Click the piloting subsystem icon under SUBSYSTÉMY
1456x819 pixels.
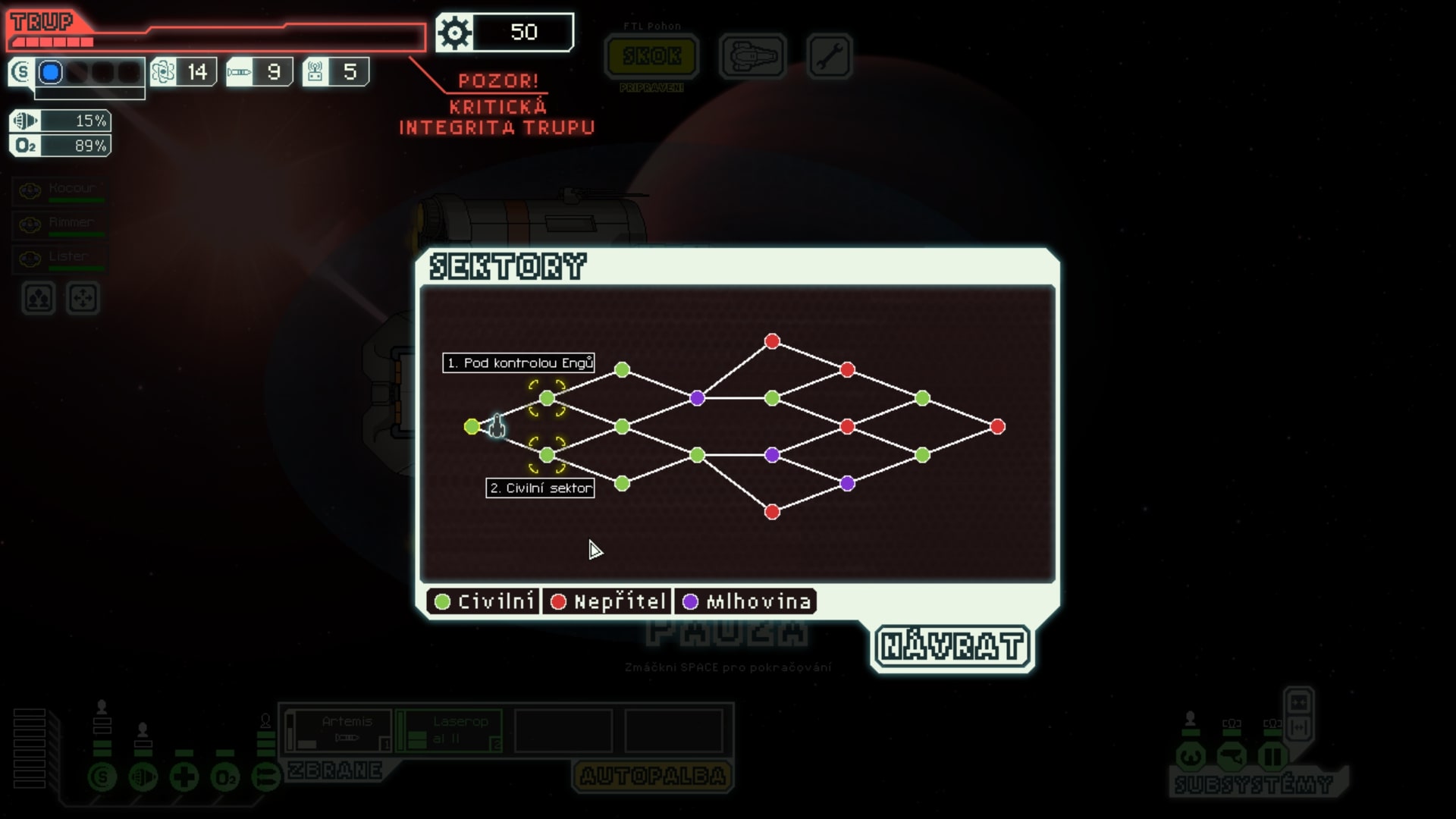point(1191,756)
